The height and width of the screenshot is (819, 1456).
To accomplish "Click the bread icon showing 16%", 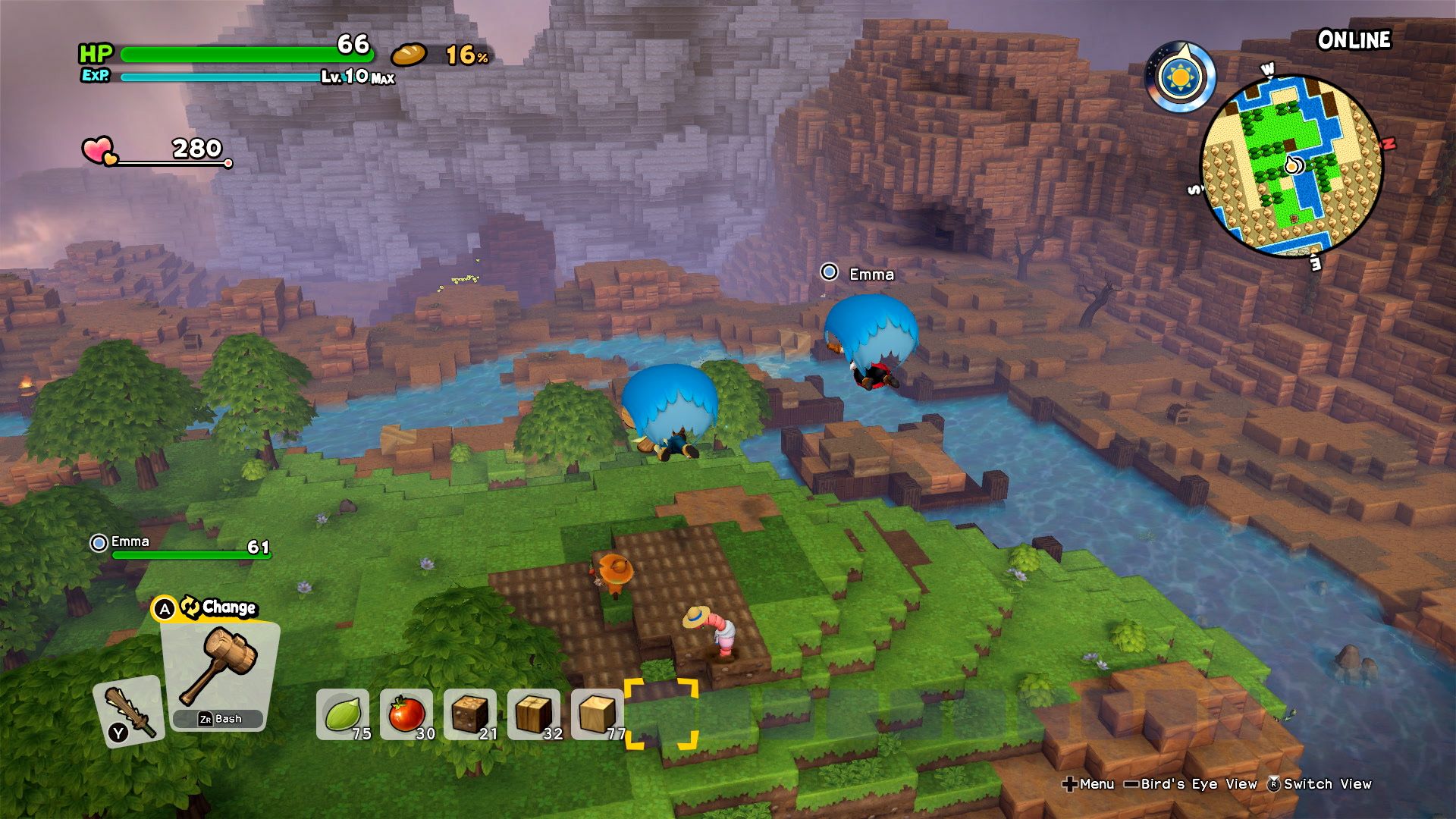I will pyautogui.click(x=409, y=55).
